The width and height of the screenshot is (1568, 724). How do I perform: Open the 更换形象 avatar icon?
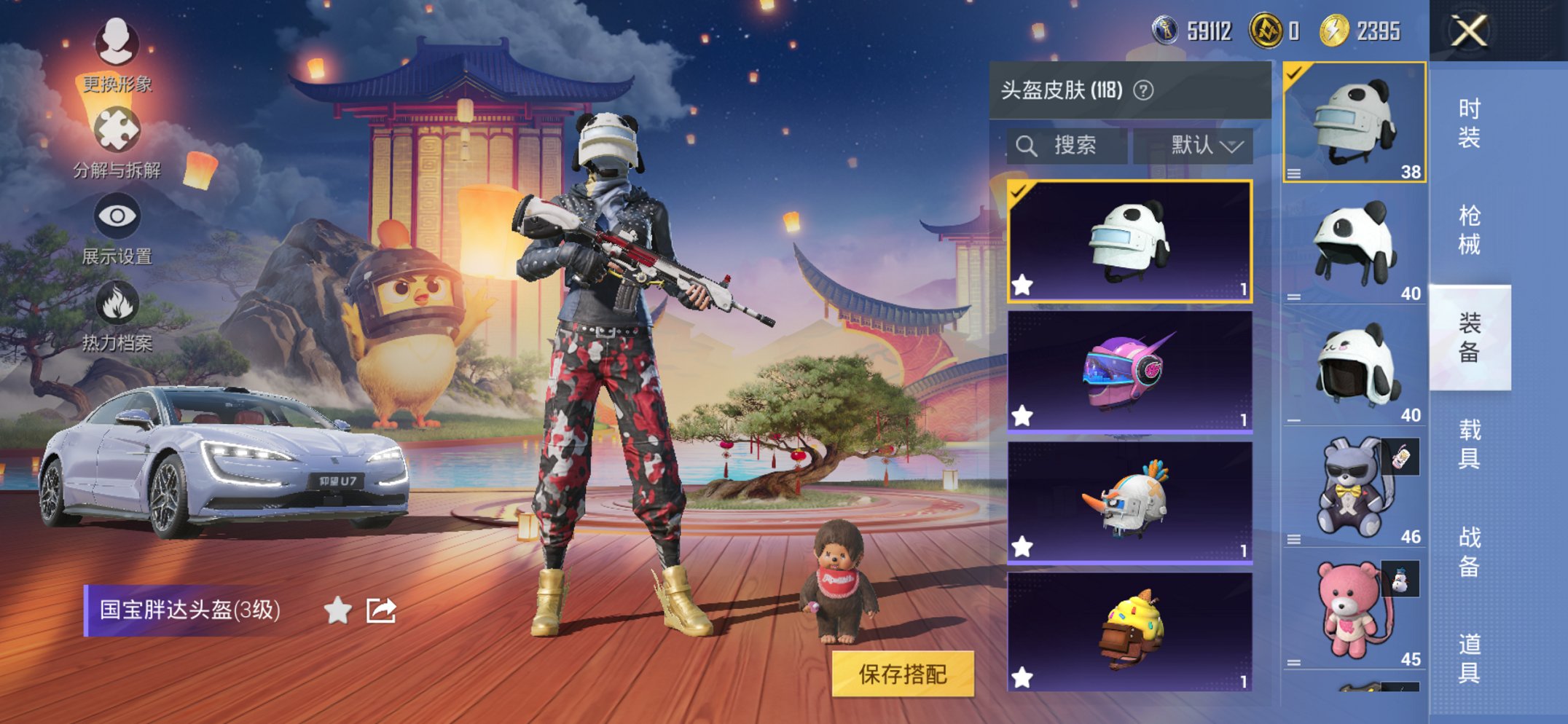tap(116, 44)
